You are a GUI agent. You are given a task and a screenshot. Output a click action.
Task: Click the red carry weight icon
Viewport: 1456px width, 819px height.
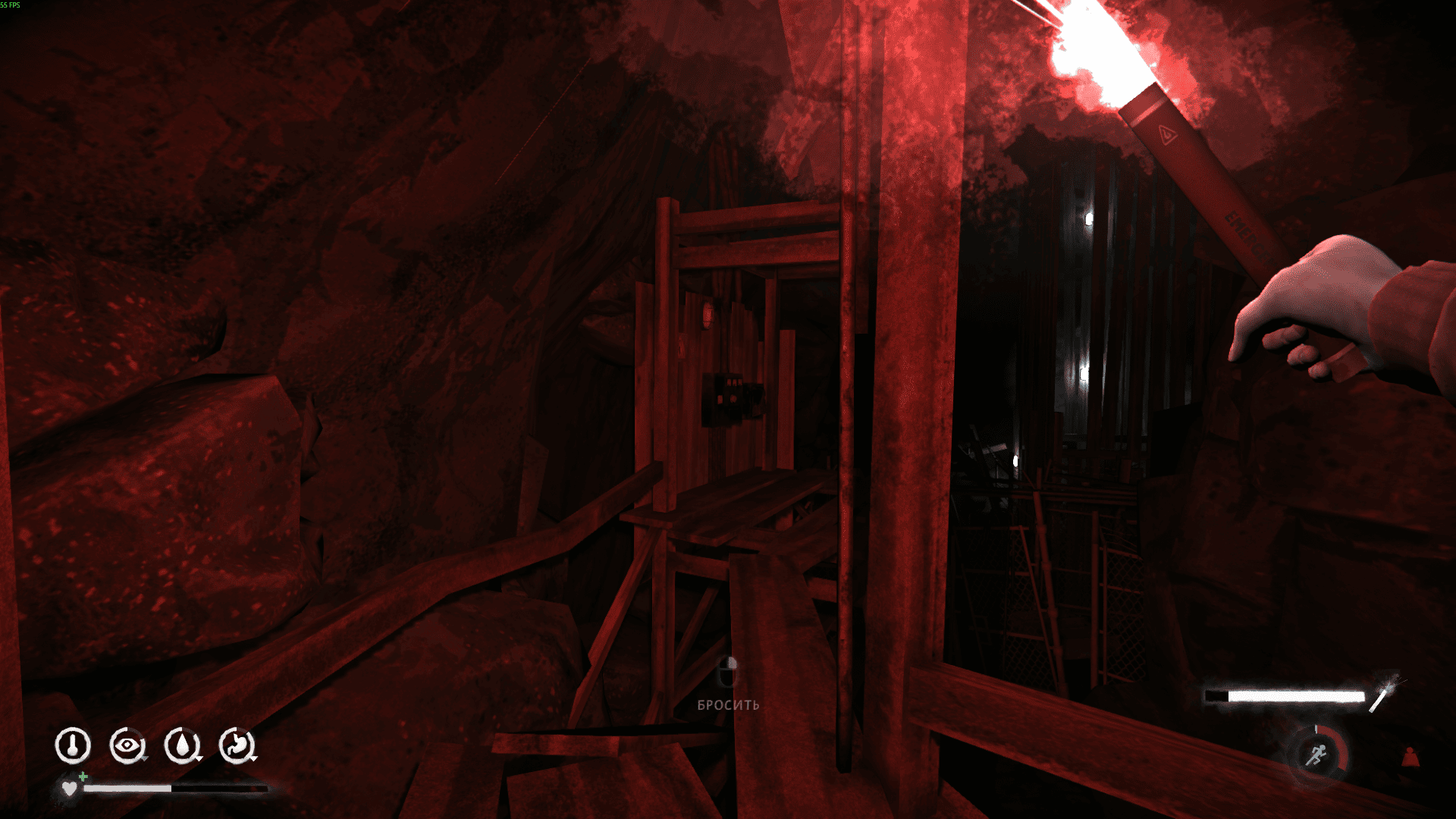point(1410,758)
